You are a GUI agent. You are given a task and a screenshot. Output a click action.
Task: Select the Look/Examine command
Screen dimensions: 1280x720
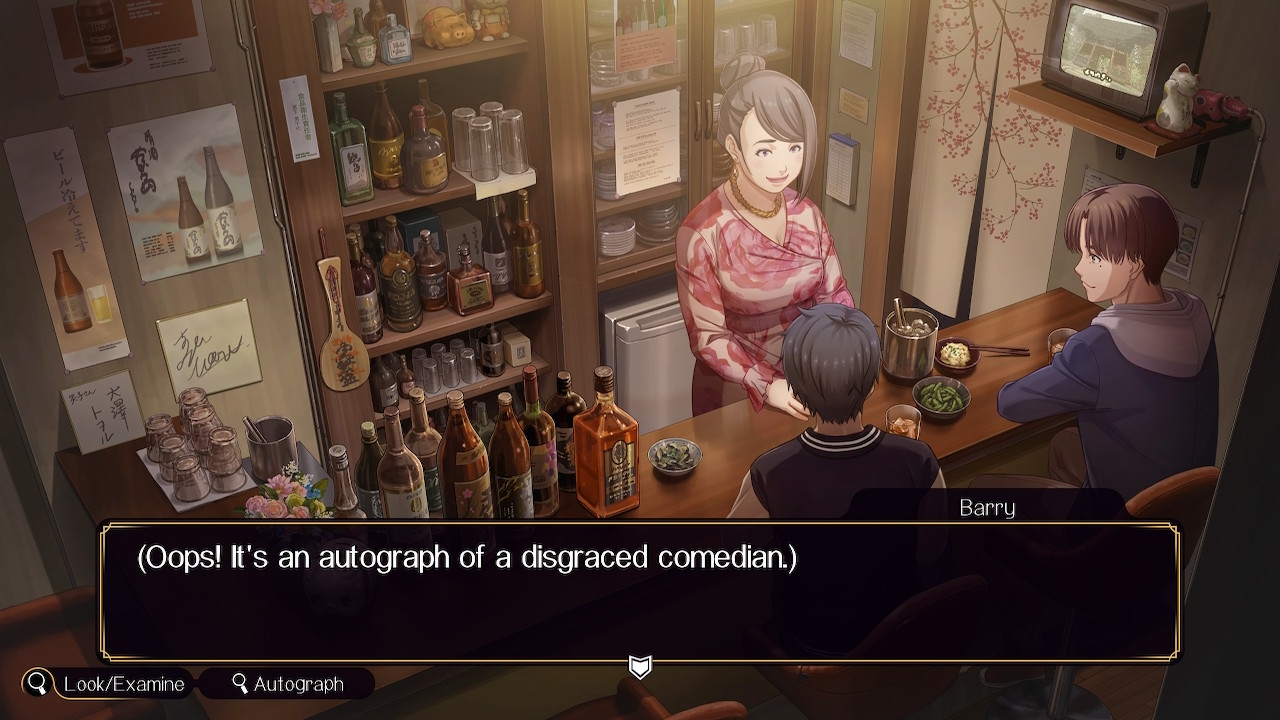[108, 684]
